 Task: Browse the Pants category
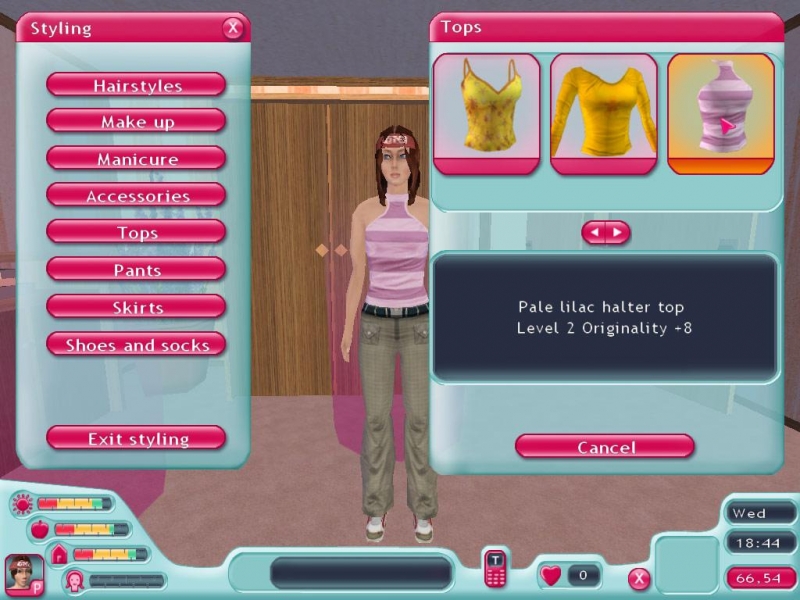(136, 270)
